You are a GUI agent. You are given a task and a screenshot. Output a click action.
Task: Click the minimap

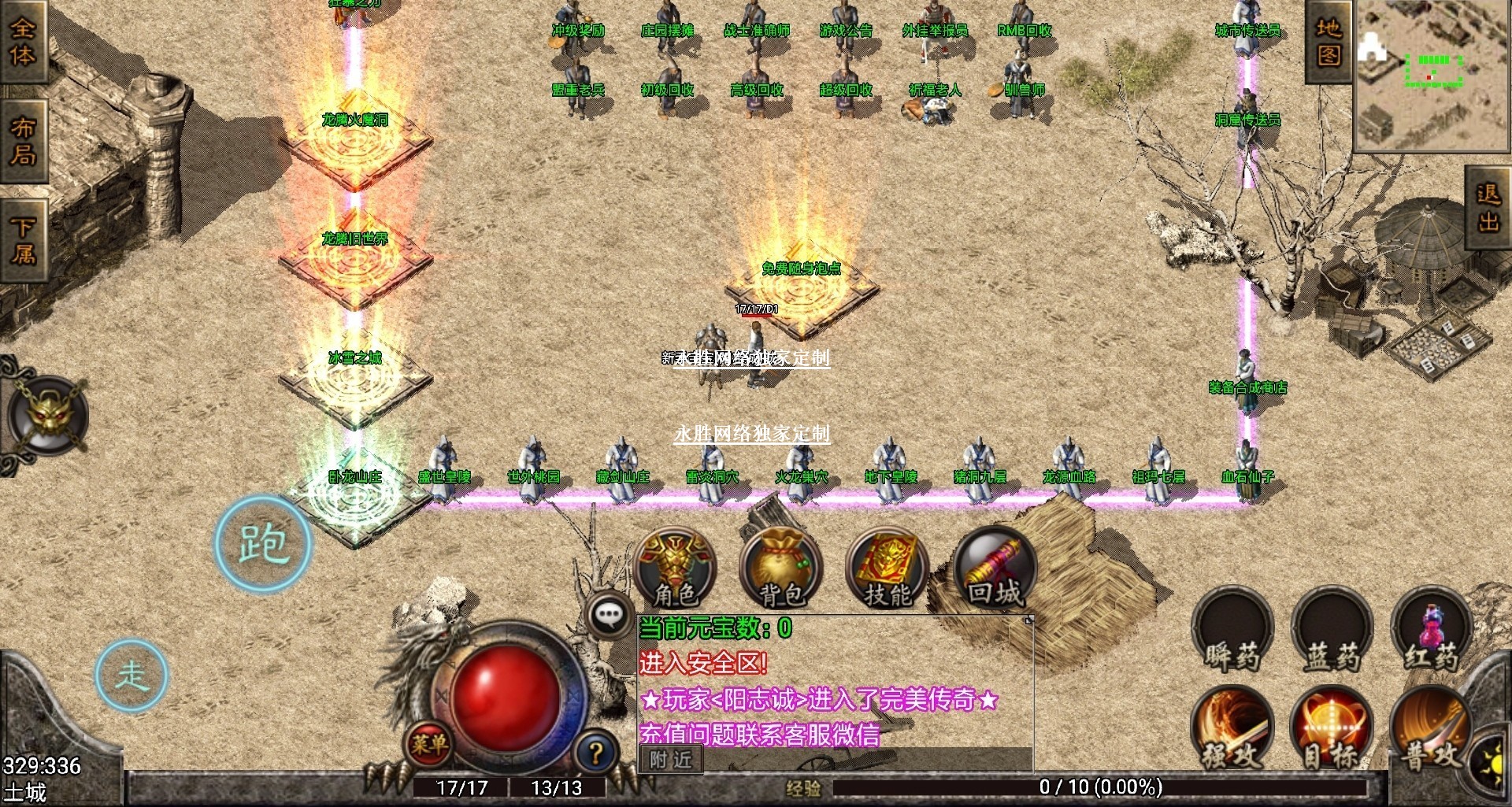click(1432, 75)
